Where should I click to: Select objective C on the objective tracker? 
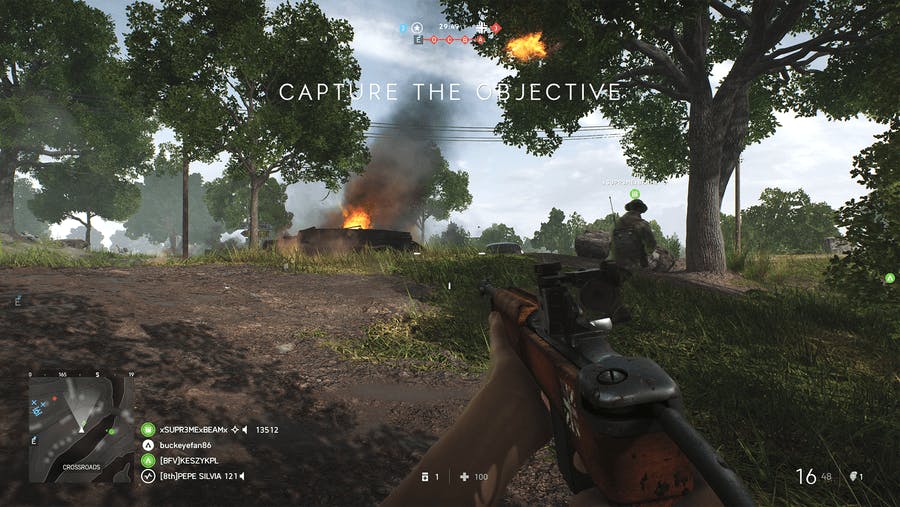click(449, 39)
